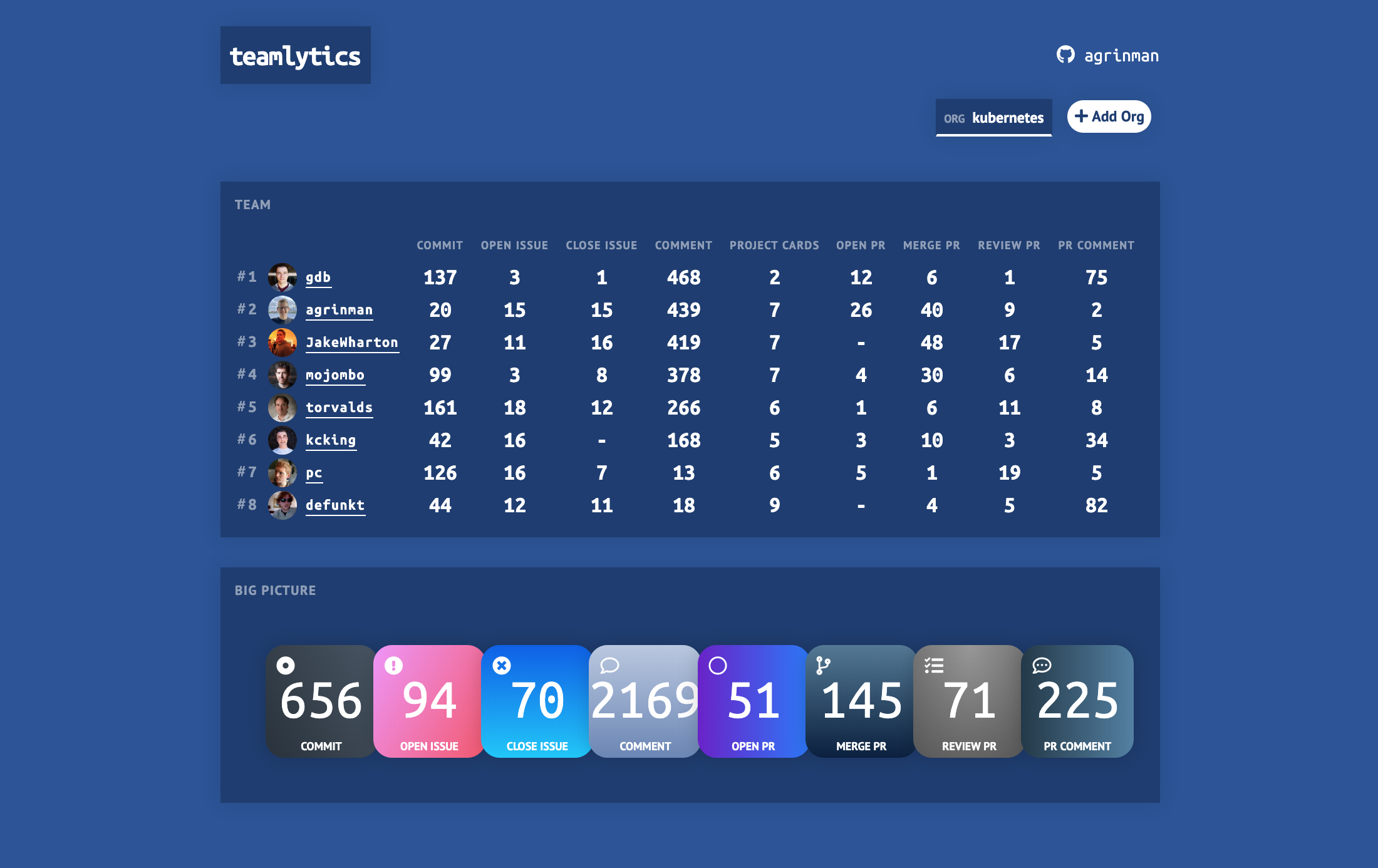Click the exclamation icon on the OPEN ISSUE card
The width and height of the screenshot is (1378, 868).
pos(394,667)
